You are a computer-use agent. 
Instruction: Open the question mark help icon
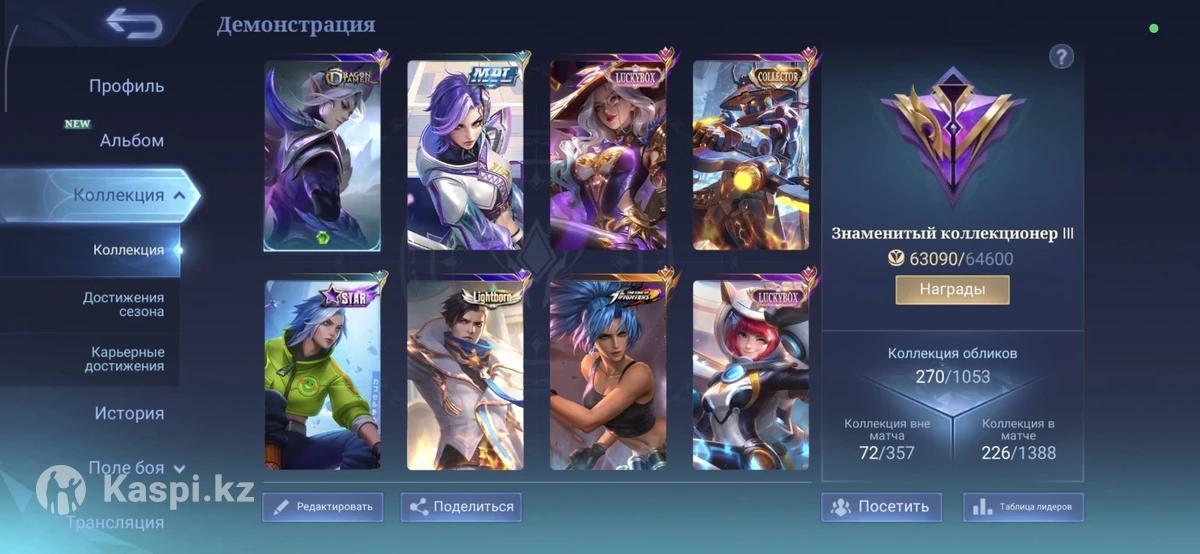tap(1061, 57)
